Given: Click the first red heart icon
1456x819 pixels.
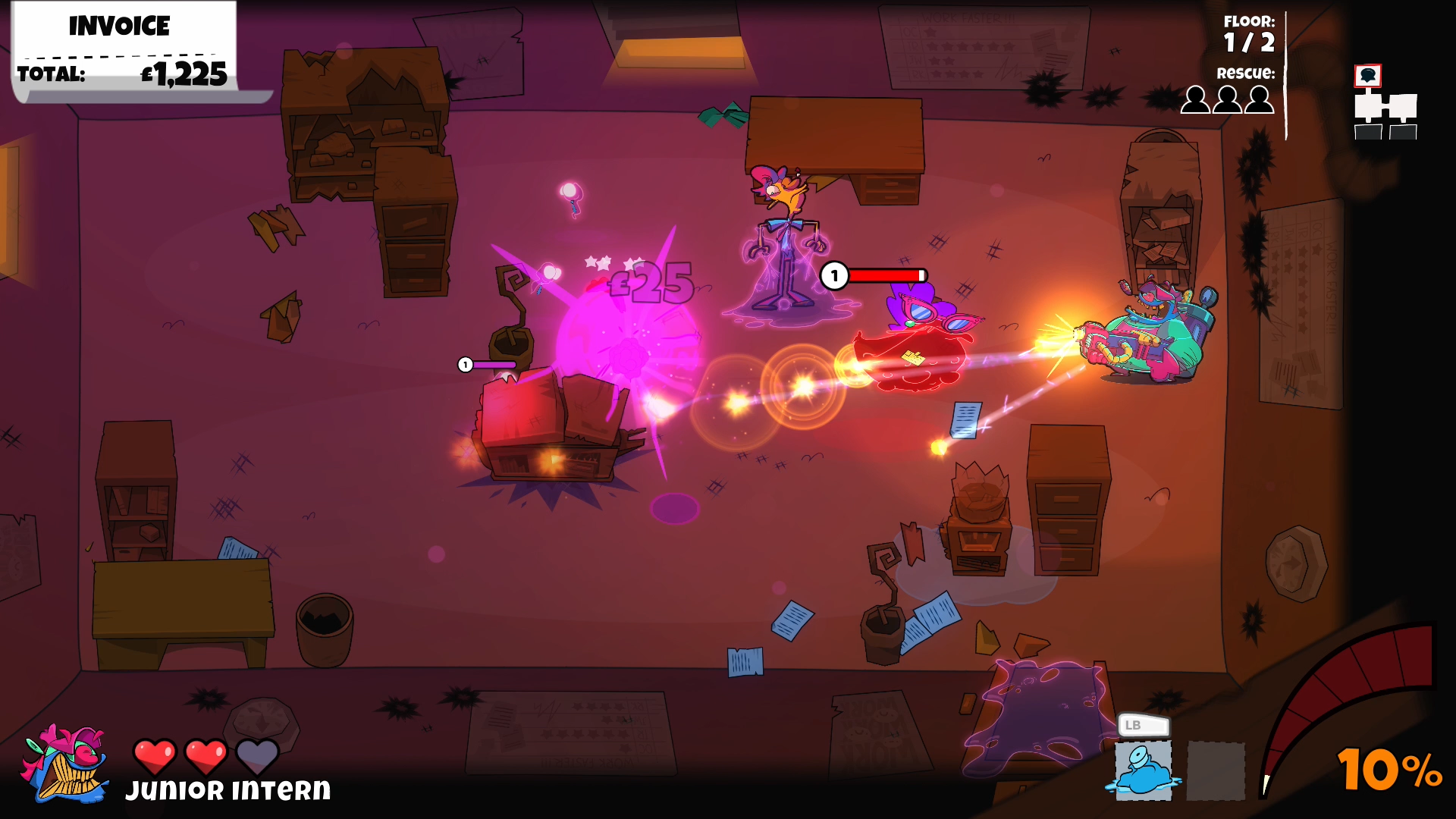Looking at the screenshot, I should coord(155,755).
